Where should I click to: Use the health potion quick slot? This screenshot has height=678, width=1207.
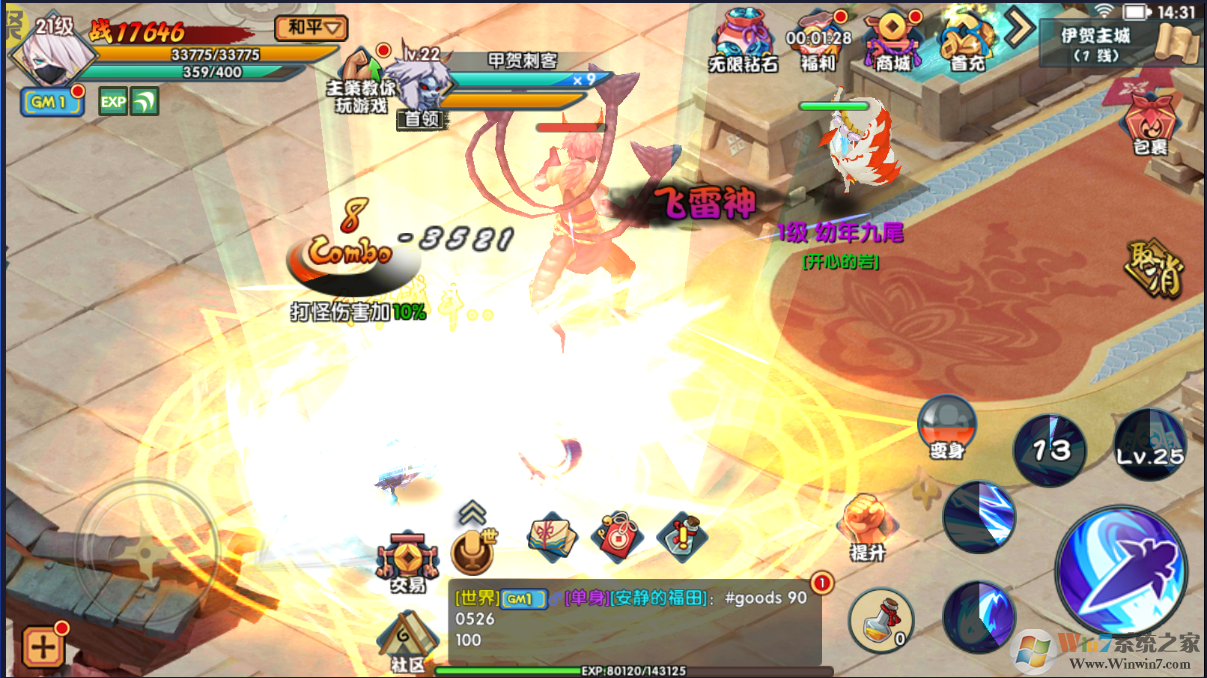[x=881, y=620]
